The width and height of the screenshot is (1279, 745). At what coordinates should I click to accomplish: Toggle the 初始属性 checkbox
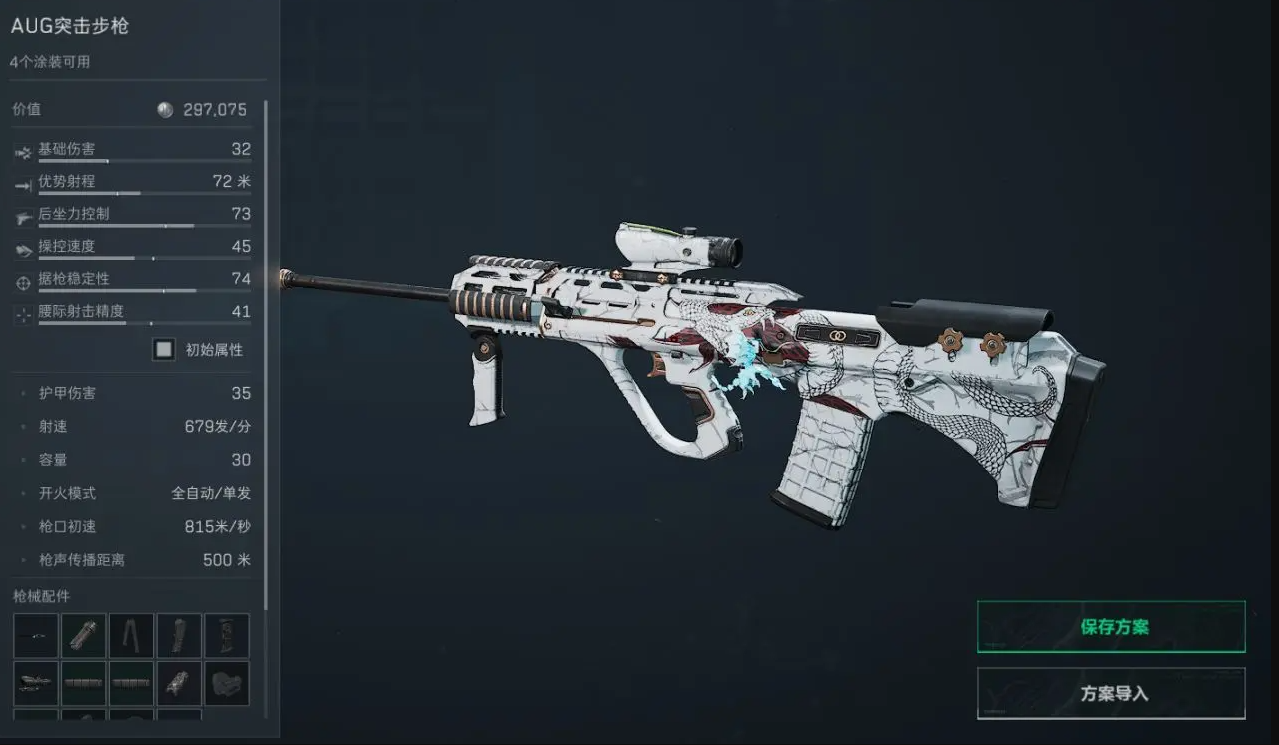tap(164, 350)
